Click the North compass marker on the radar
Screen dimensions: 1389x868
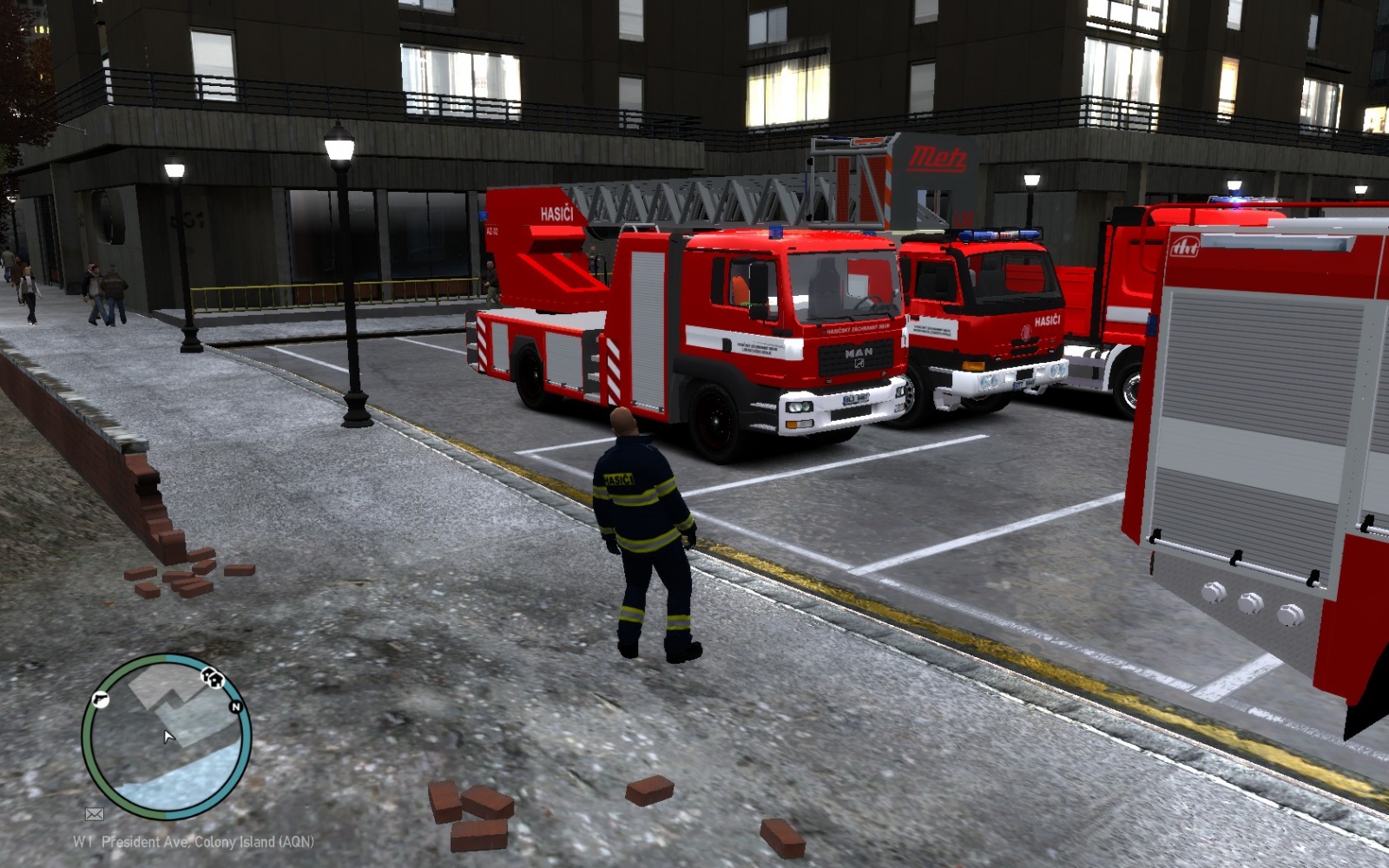click(x=236, y=707)
